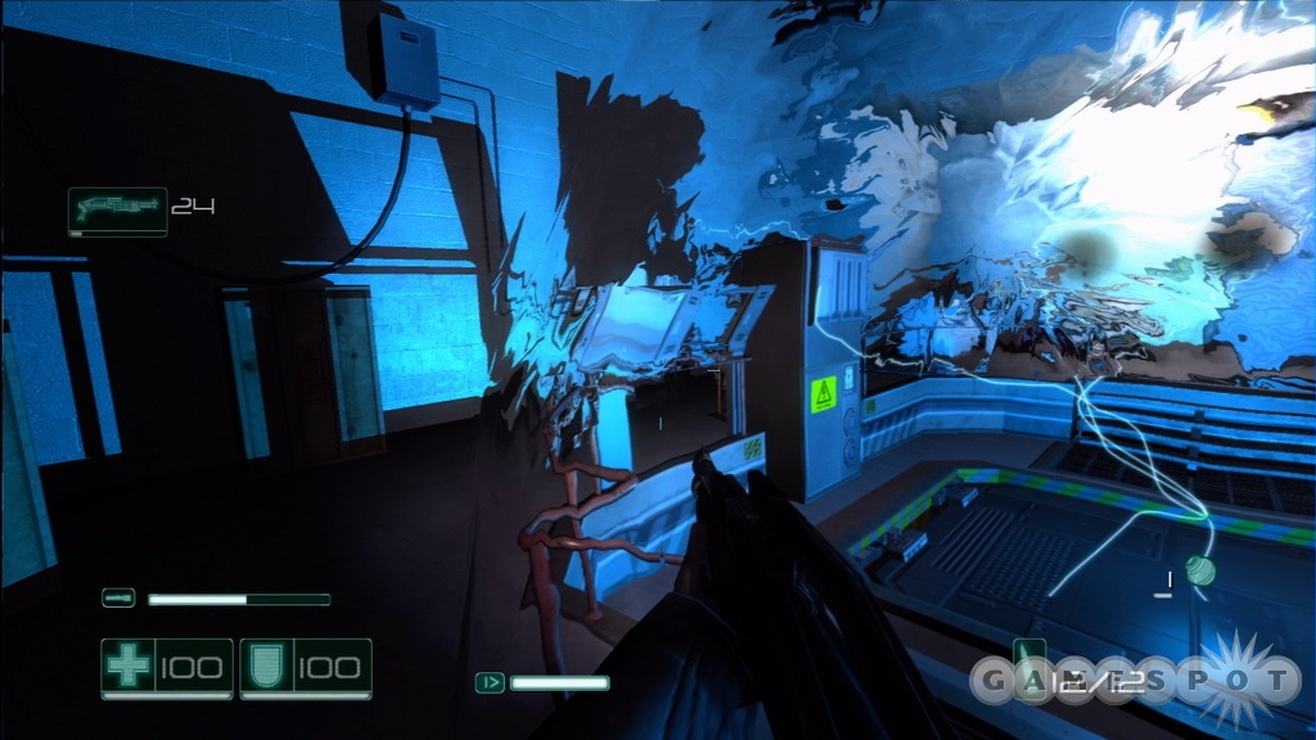Click the health cross icon
This screenshot has height=740, width=1316.
pyautogui.click(x=126, y=665)
